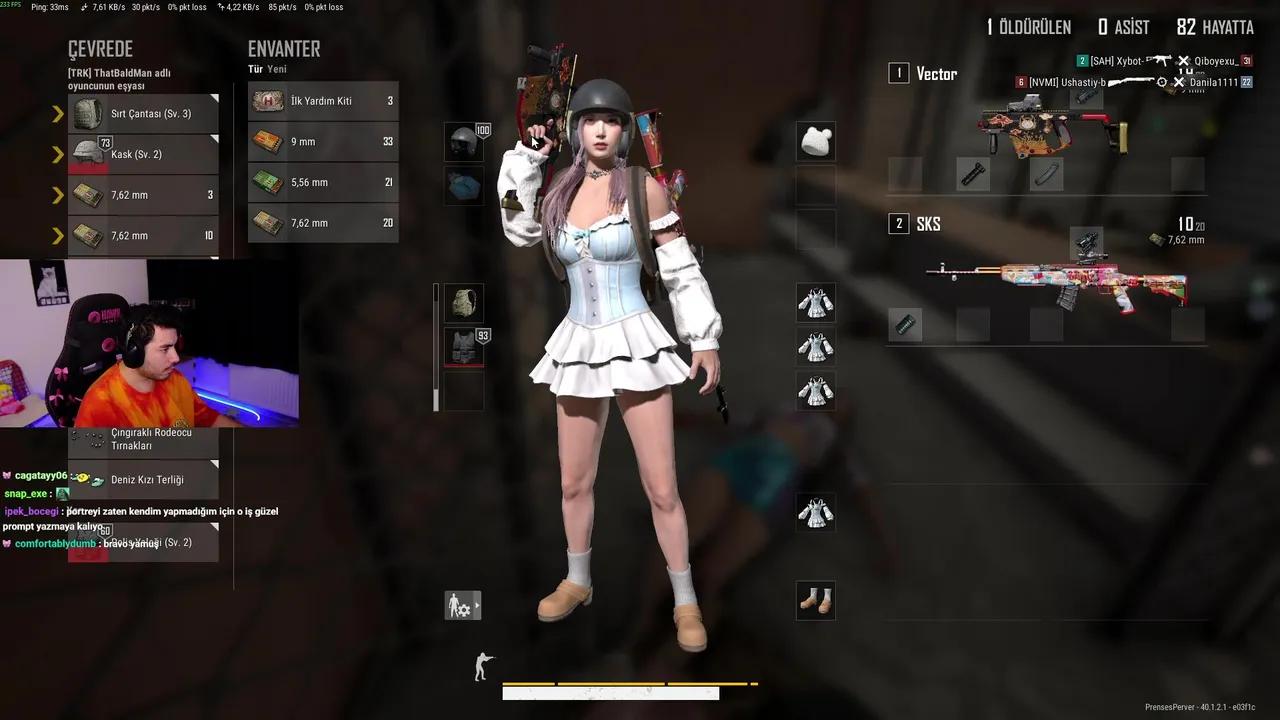Pick up Kask (Sv. 2) with yellow arrow
The height and width of the screenshot is (720, 1280).
[x=57, y=154]
